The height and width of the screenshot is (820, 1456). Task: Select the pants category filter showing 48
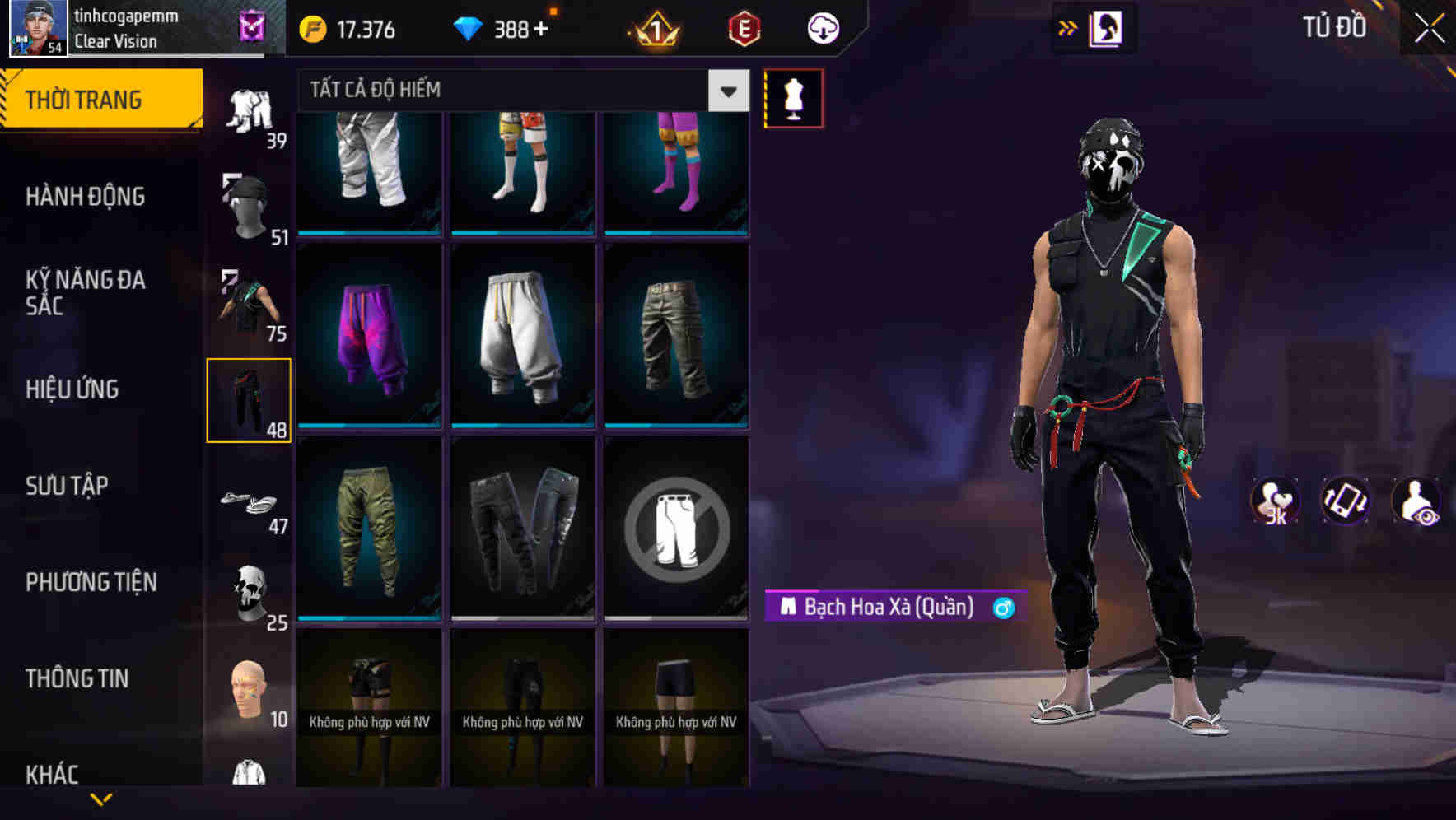249,399
